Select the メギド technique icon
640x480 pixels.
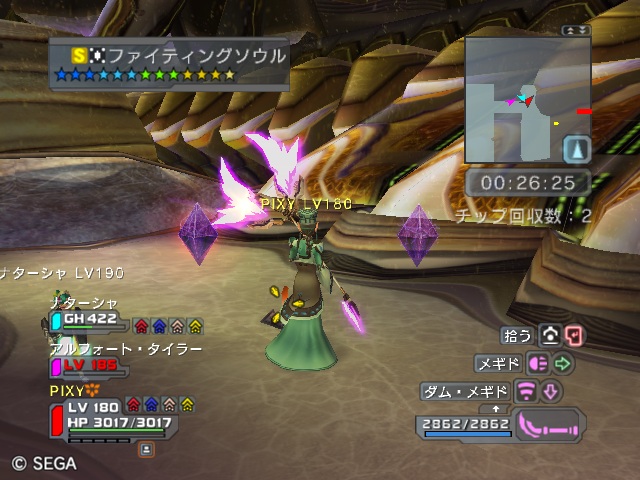click(539, 364)
